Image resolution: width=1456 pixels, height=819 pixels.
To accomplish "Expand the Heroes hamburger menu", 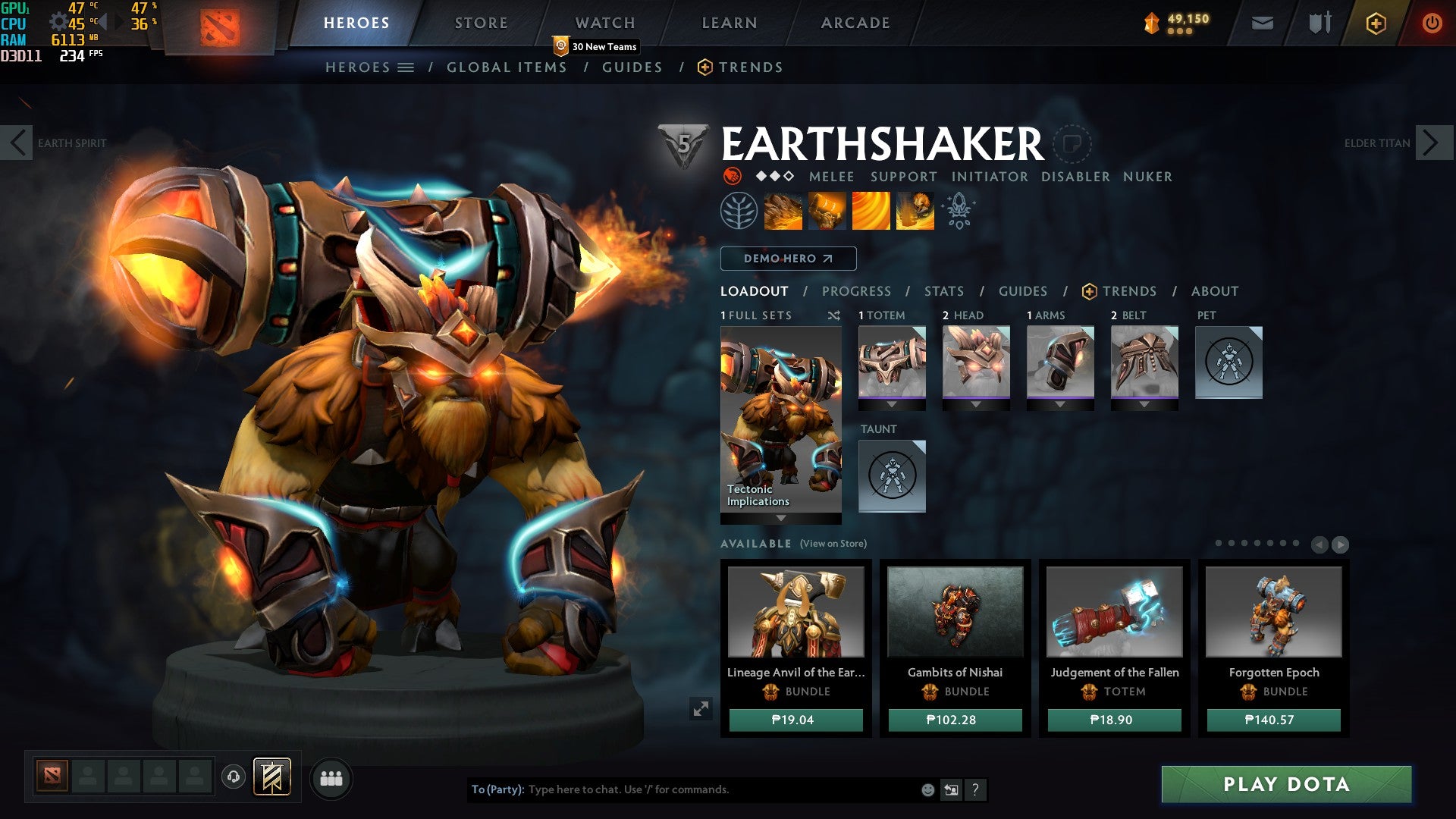I will tap(406, 67).
